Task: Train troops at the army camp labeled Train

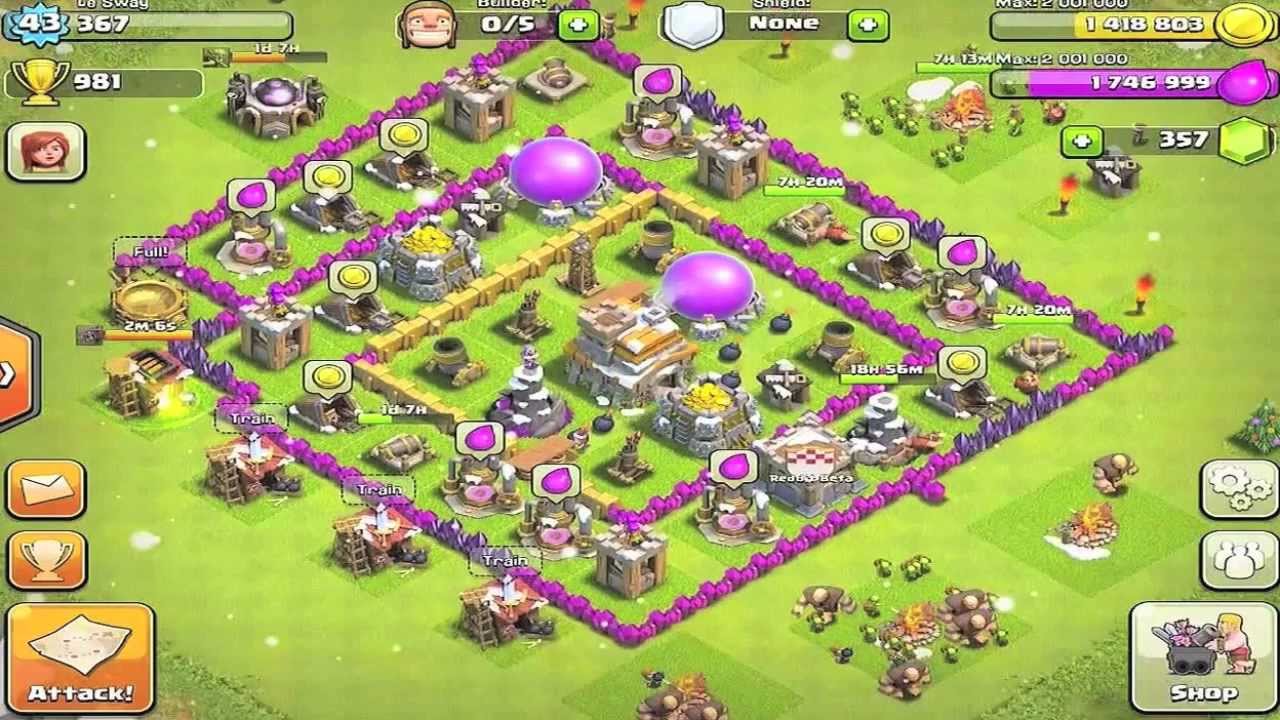Action: tap(254, 418)
